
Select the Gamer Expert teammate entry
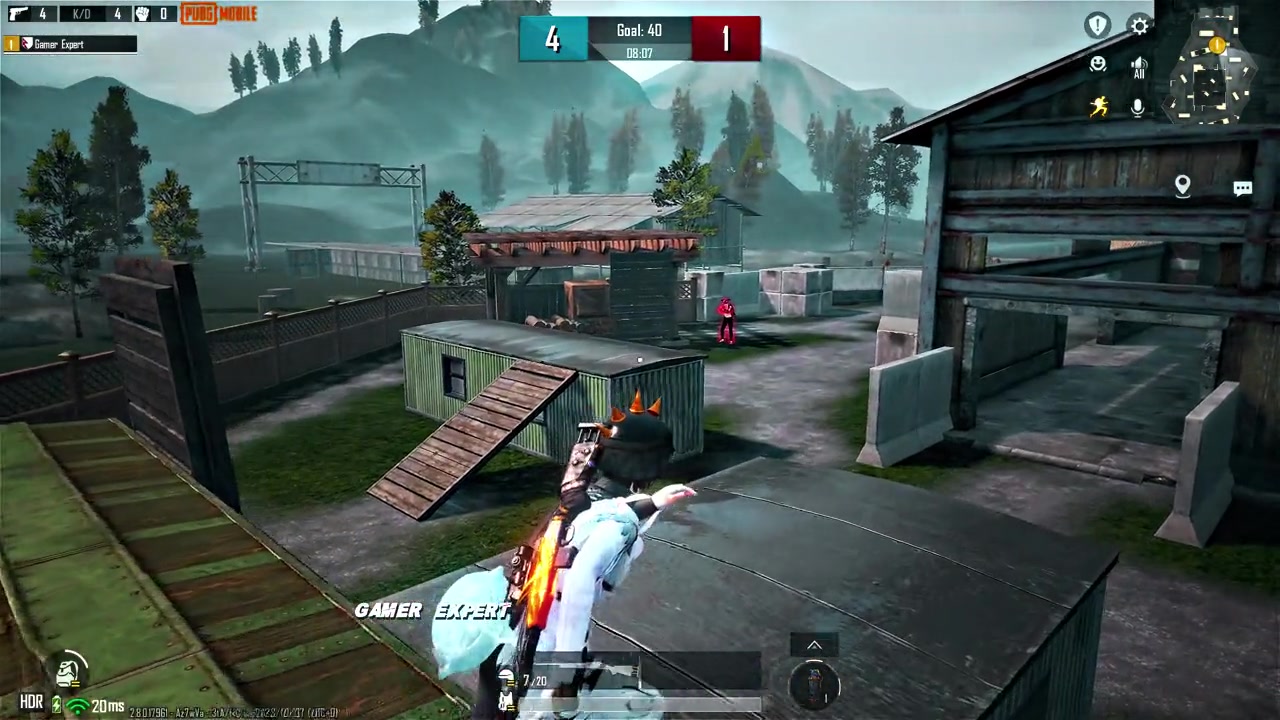click(70, 44)
